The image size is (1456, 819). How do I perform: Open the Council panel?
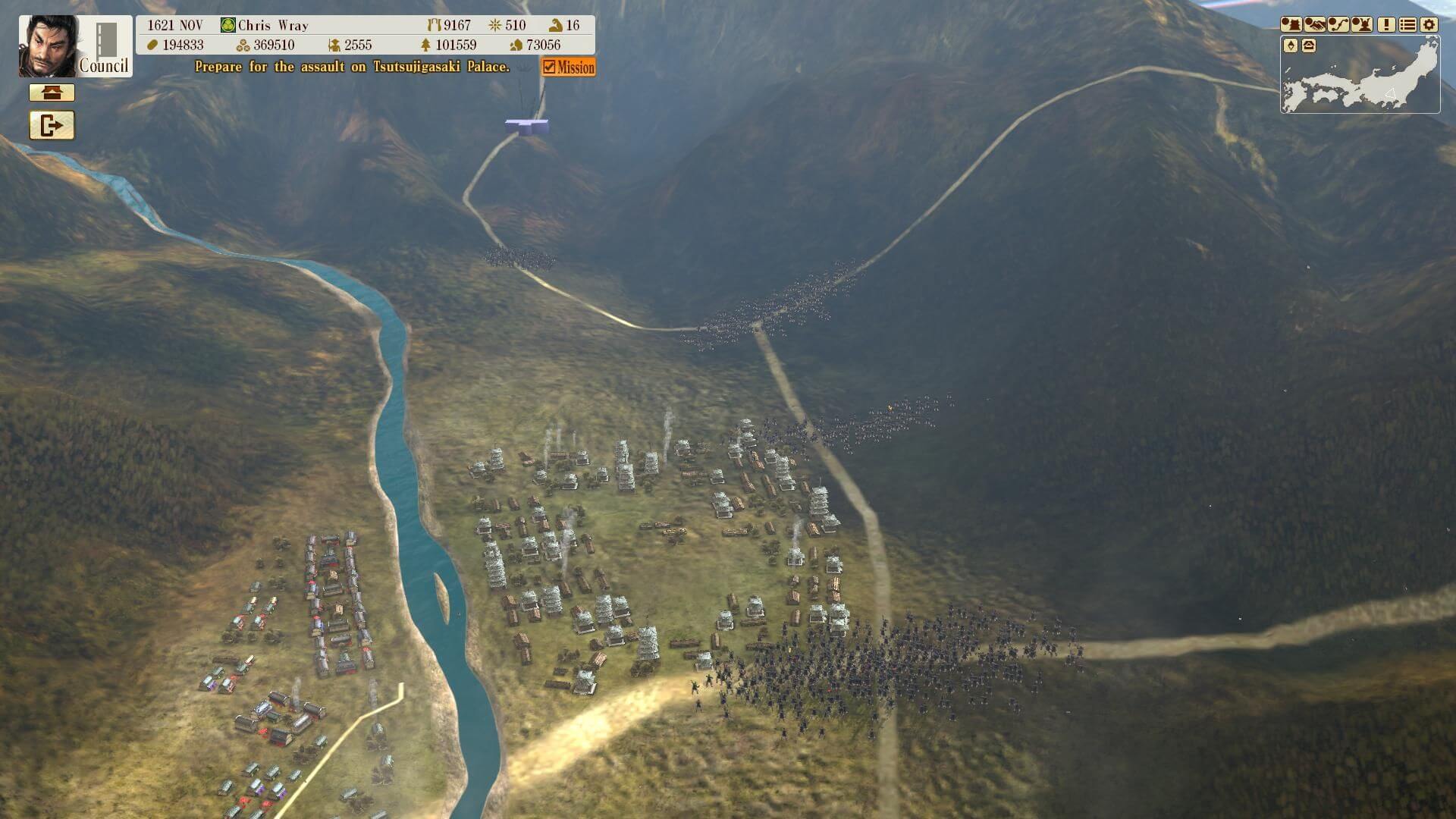(x=105, y=47)
